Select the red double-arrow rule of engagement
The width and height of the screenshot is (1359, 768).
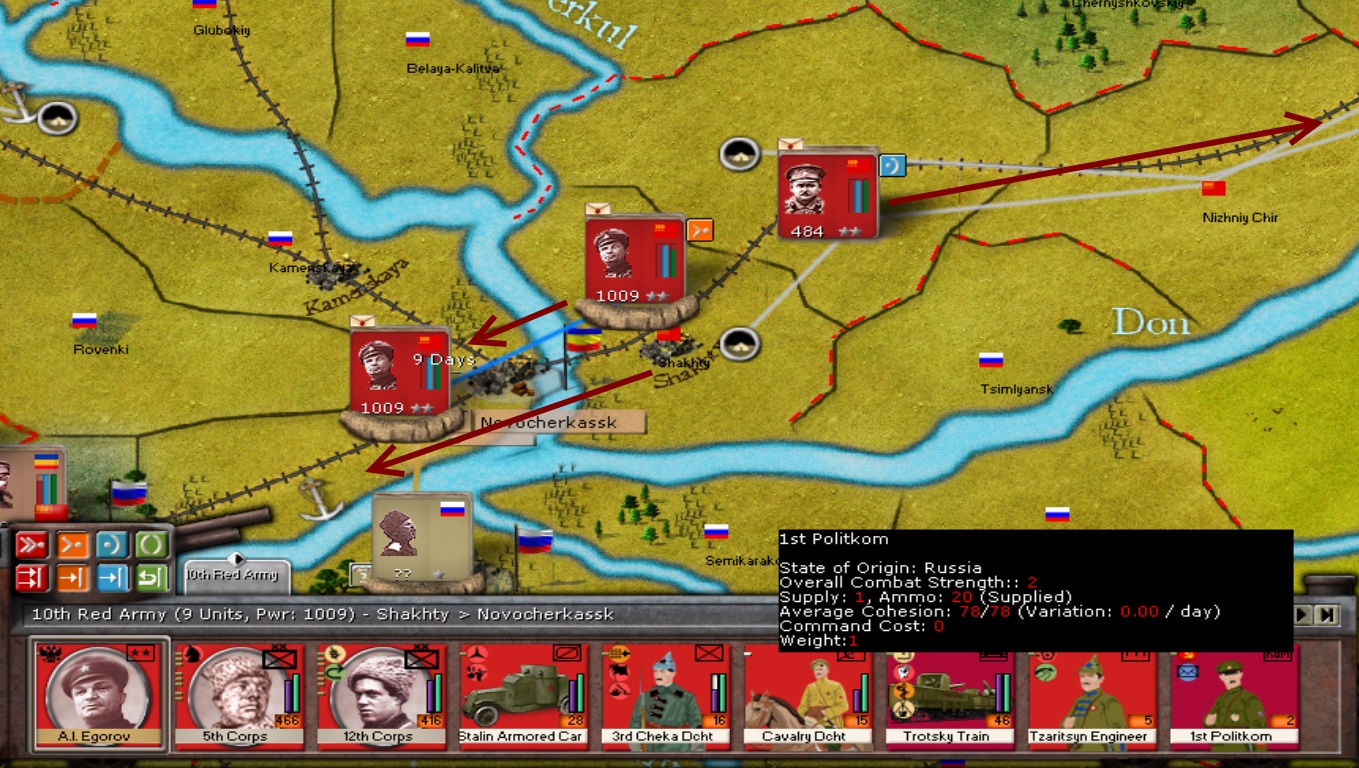click(32, 578)
